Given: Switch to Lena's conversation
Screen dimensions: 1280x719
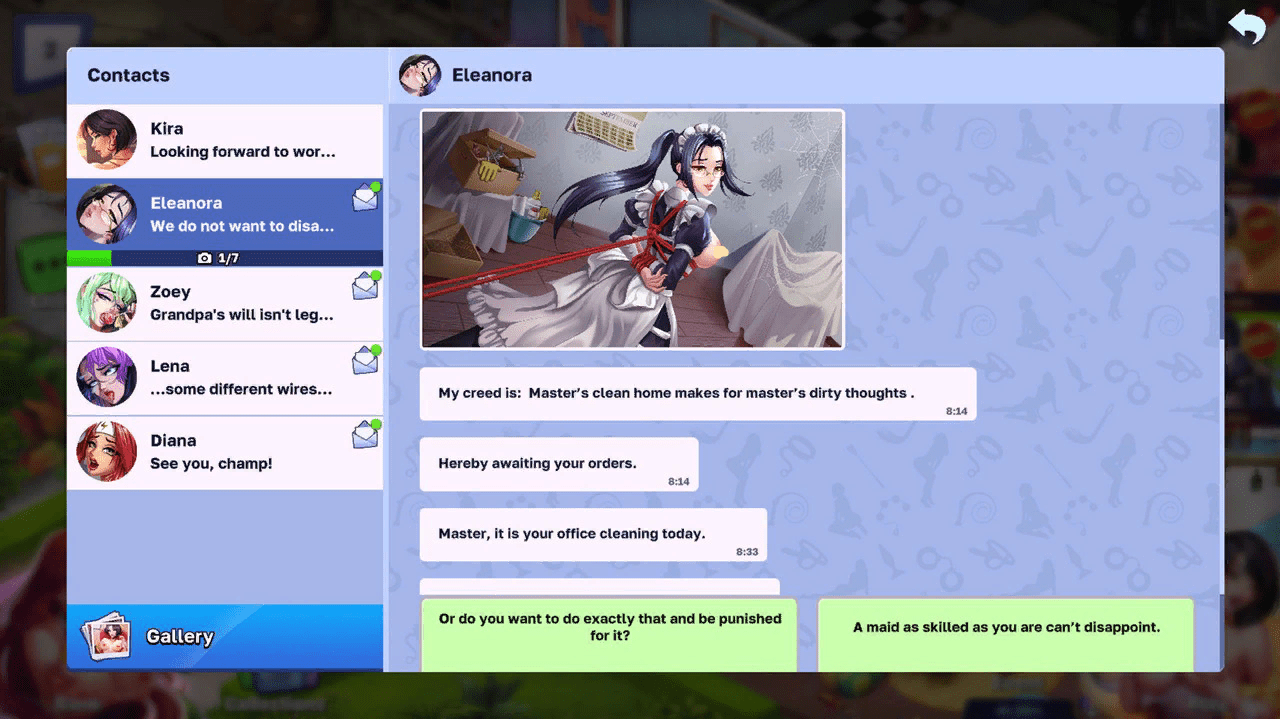Looking at the screenshot, I should 225,378.
